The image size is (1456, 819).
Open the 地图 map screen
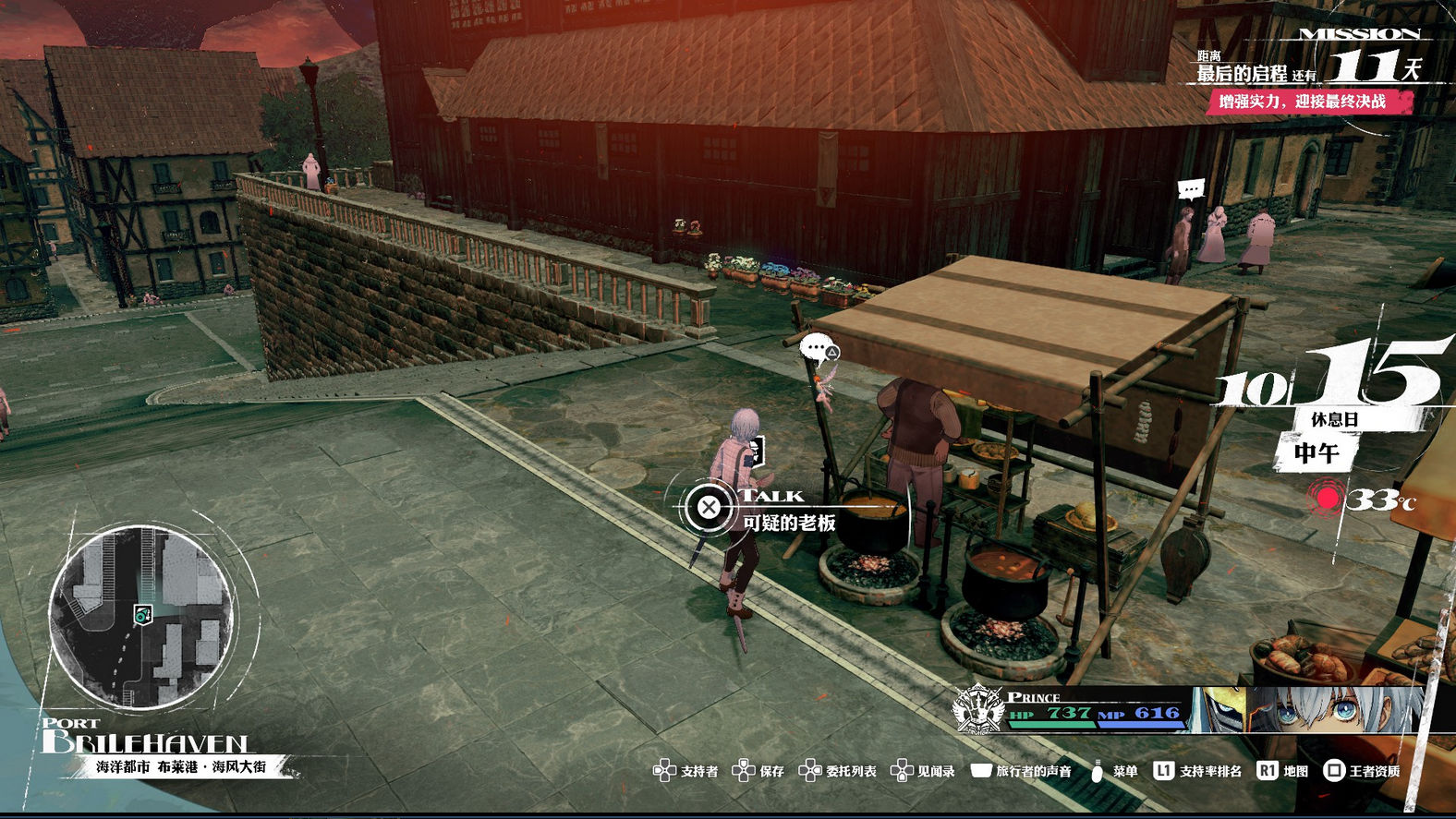(x=1283, y=771)
